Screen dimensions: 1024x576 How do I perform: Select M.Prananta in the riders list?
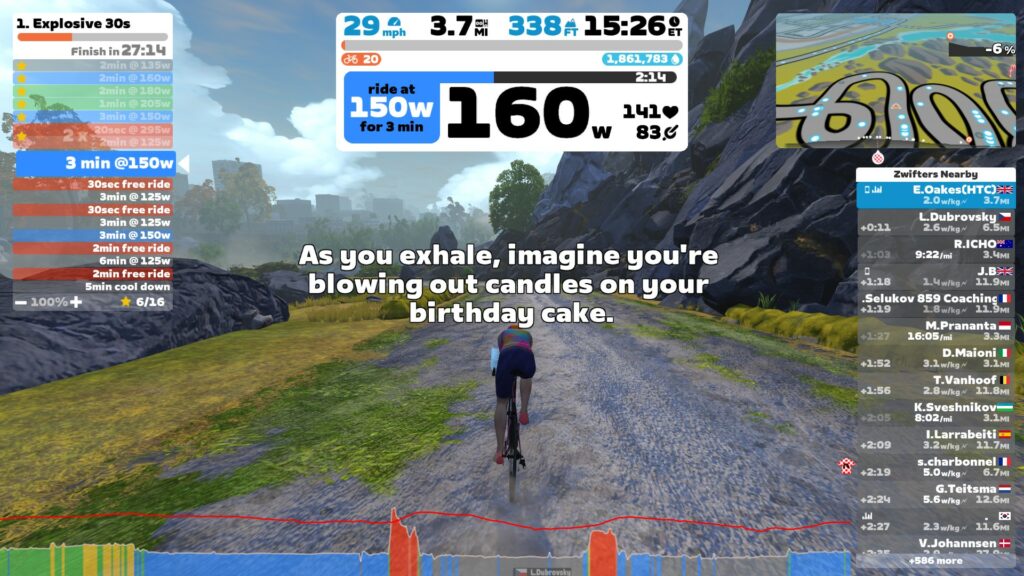click(x=935, y=330)
